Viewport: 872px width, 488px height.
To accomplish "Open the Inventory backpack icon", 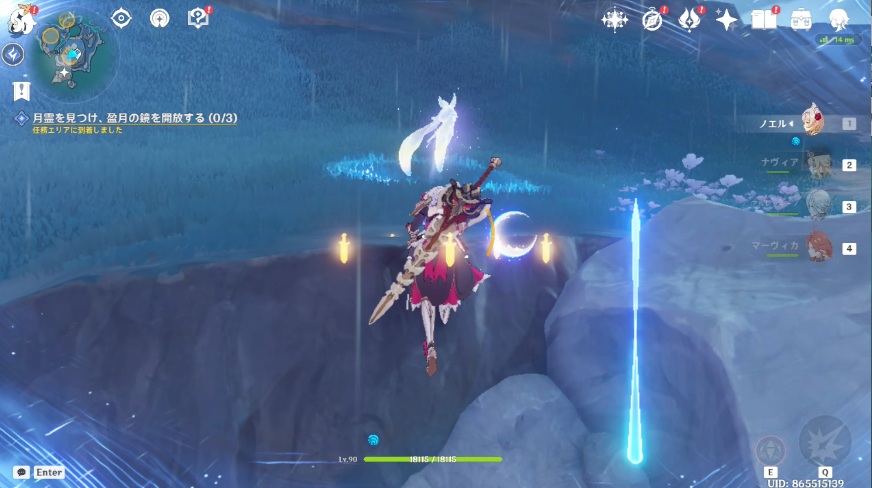I will [x=801, y=19].
